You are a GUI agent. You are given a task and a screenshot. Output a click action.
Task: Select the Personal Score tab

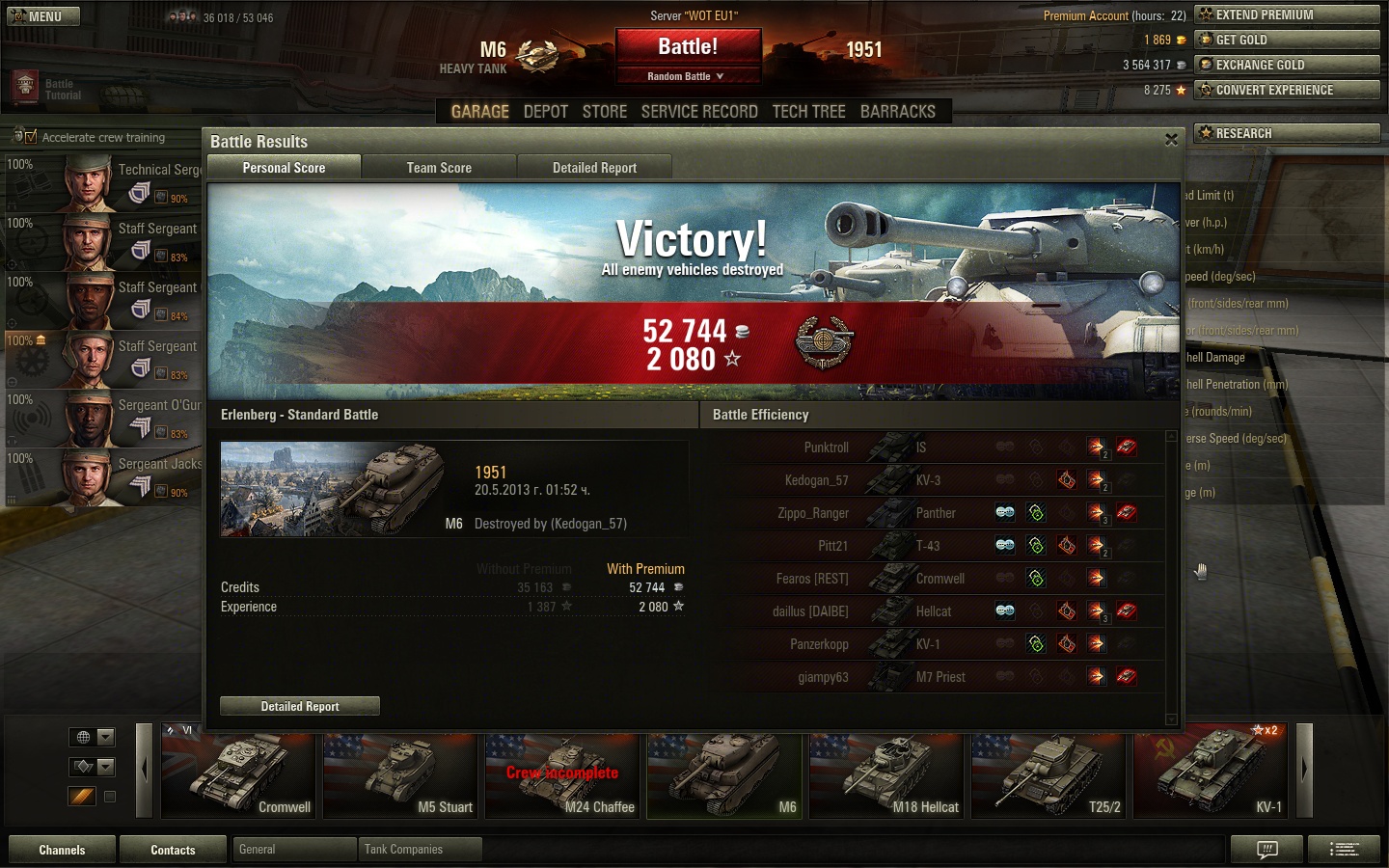(284, 168)
